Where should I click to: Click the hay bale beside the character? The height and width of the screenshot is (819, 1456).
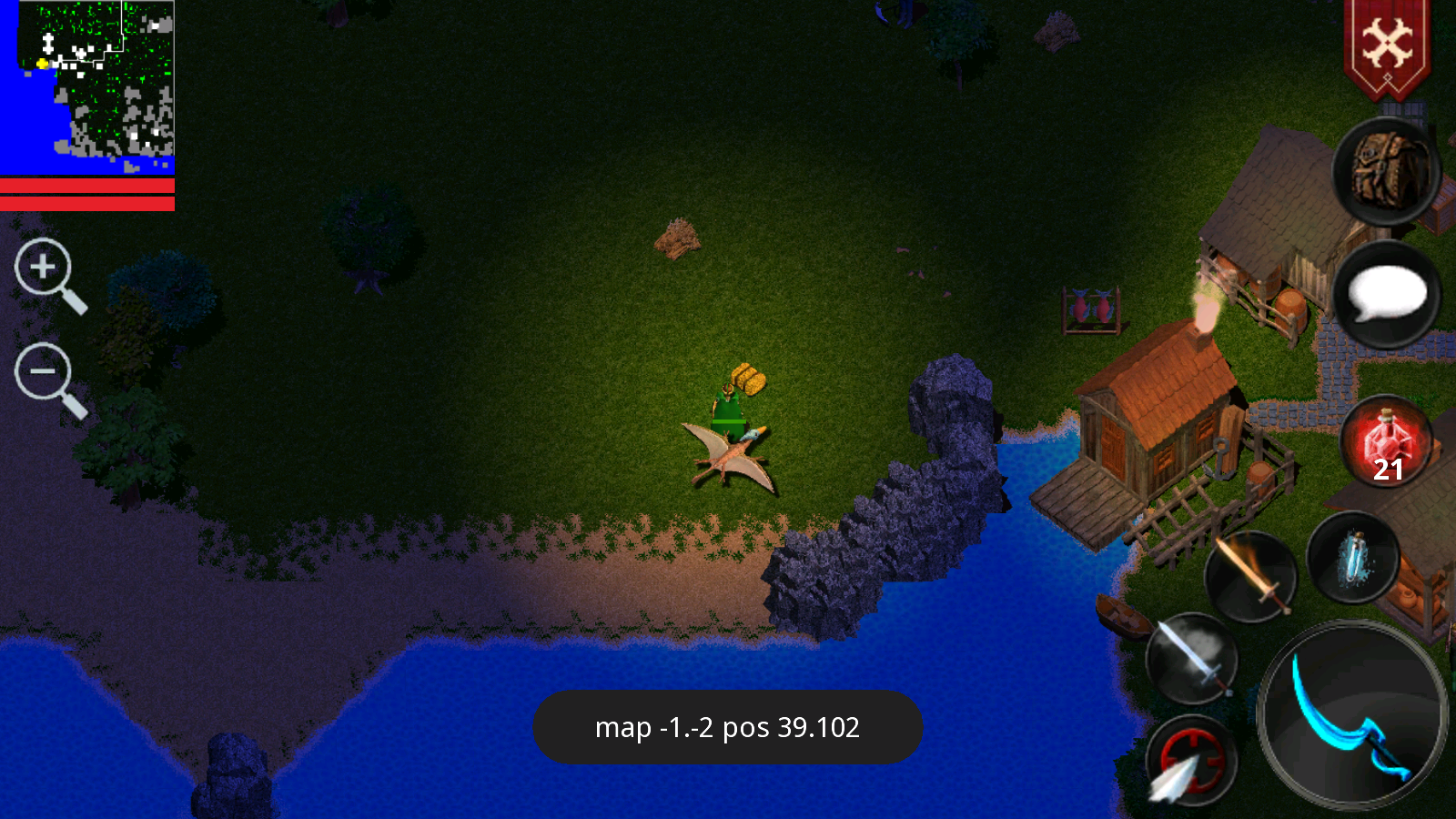tap(748, 379)
